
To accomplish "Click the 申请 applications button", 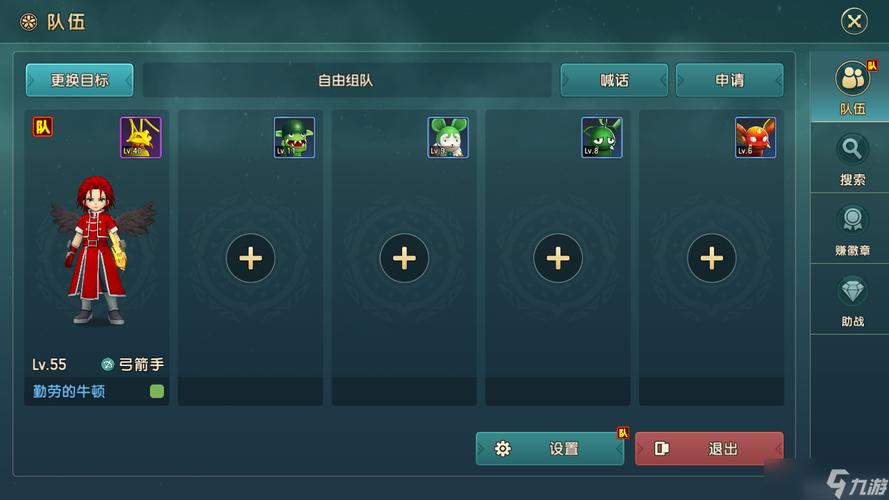I will (729, 80).
